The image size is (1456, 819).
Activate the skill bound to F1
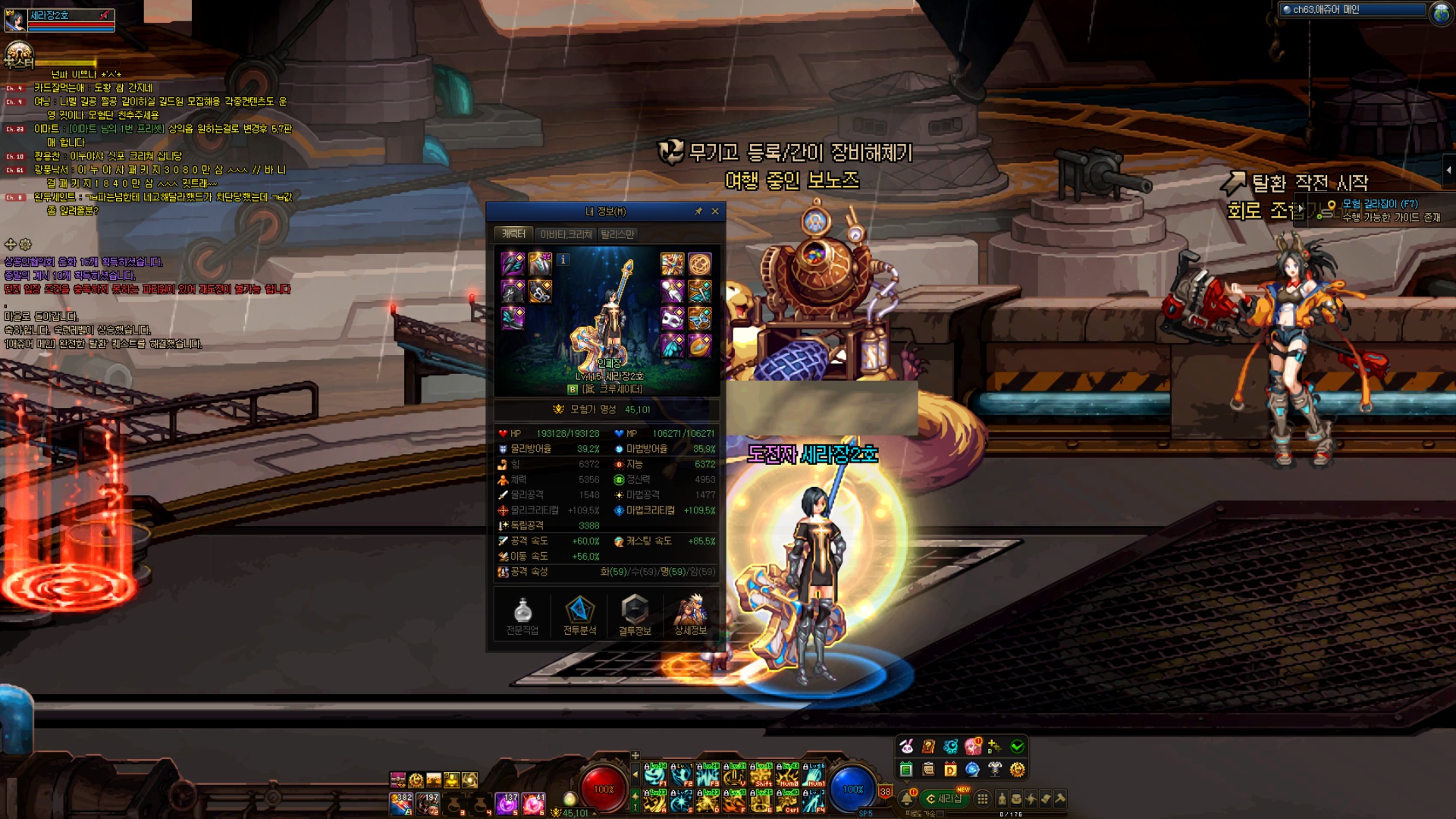pos(654,775)
